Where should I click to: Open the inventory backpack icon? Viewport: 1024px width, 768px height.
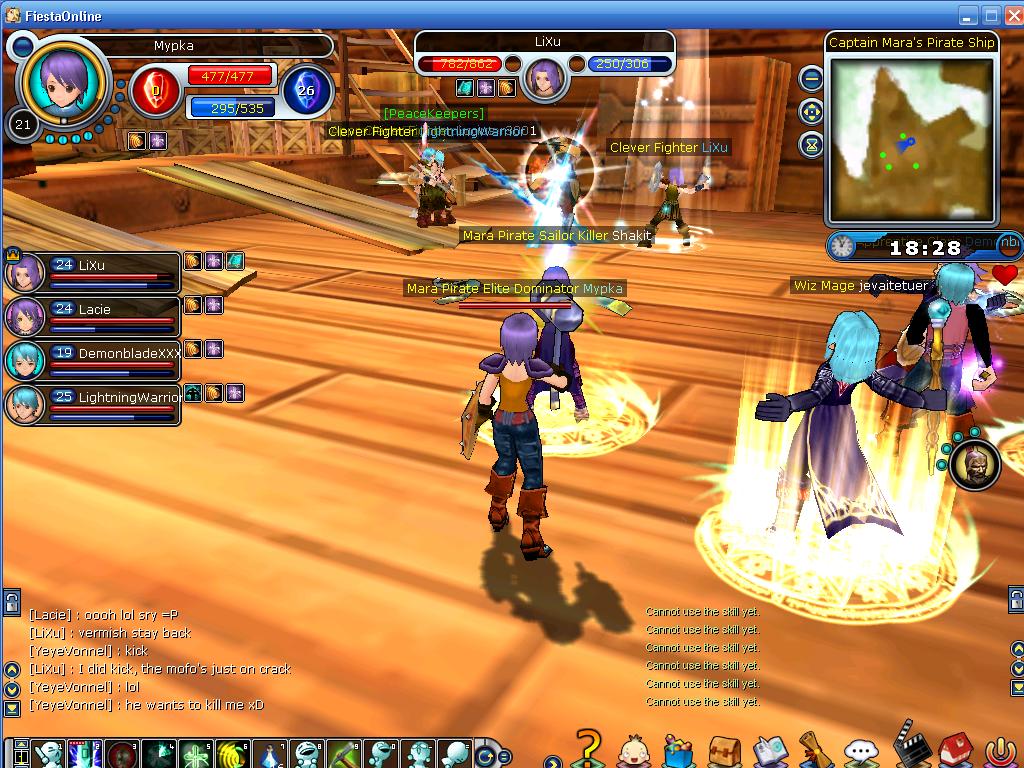(x=724, y=750)
